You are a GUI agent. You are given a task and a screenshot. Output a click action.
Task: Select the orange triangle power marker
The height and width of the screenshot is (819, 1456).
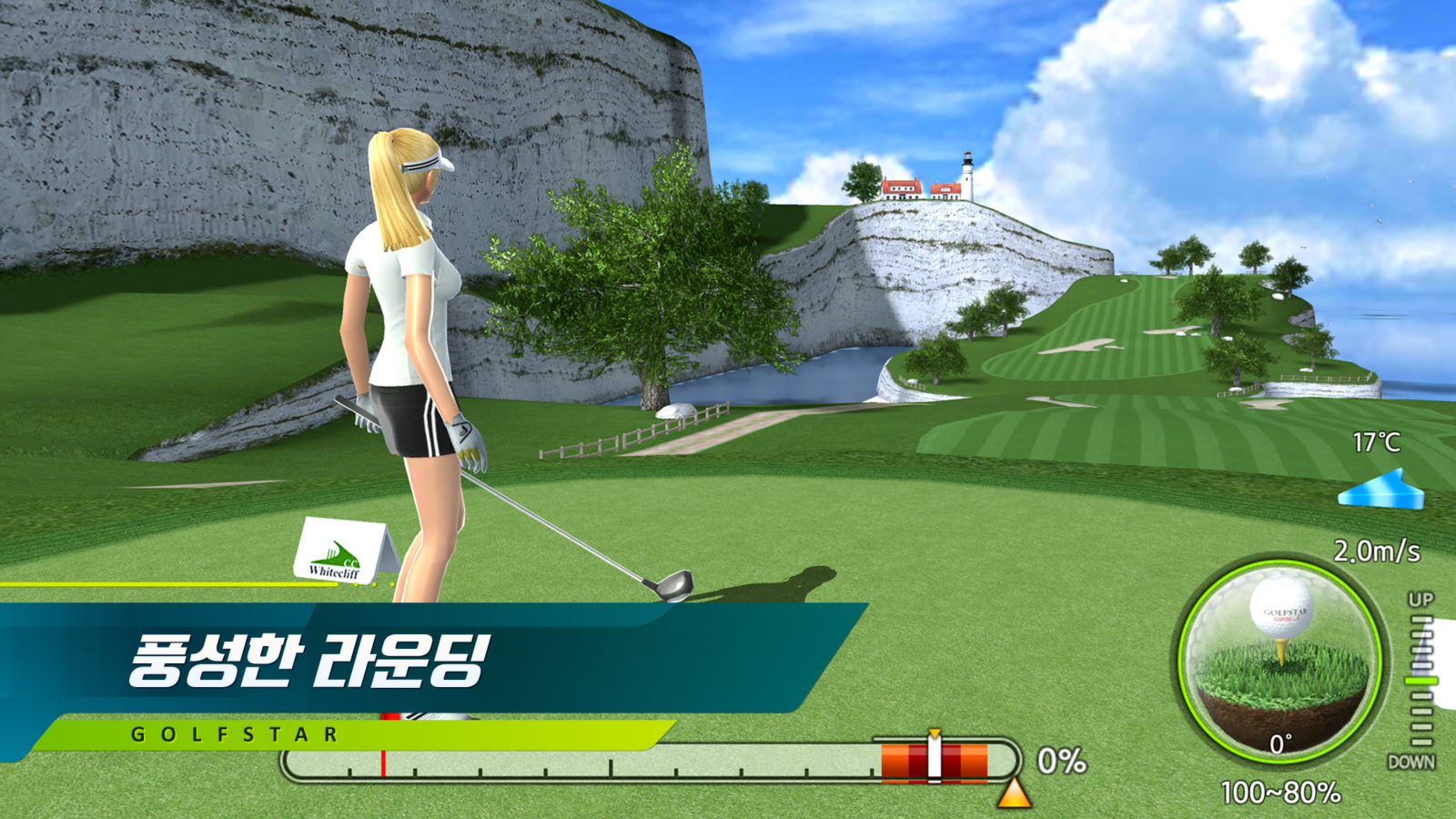1014,794
